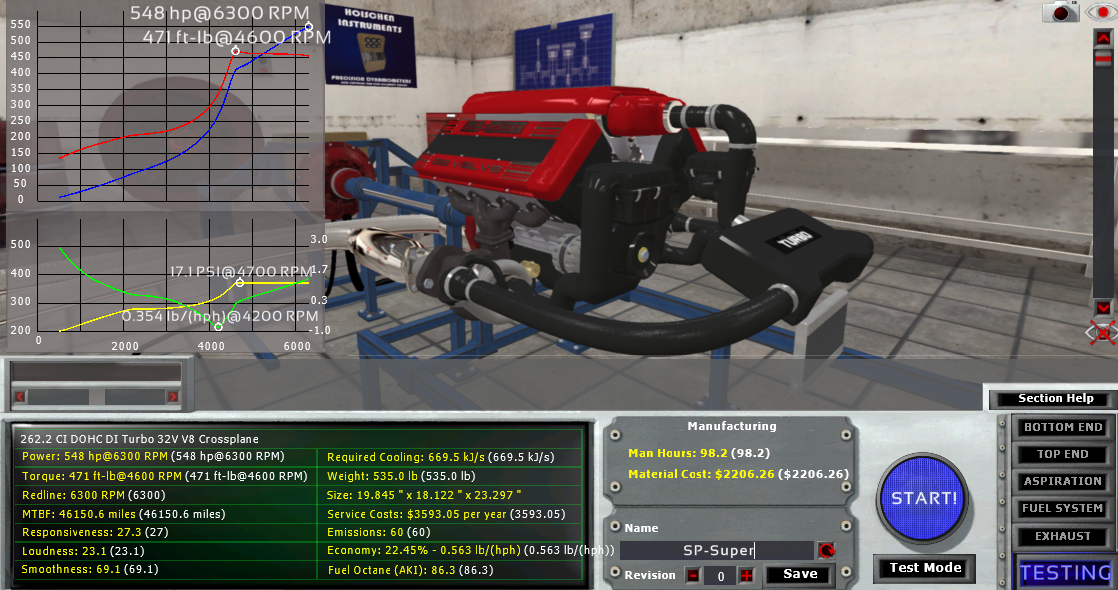This screenshot has width=1118, height=590.
Task: Save the engine design
Action: click(x=800, y=575)
